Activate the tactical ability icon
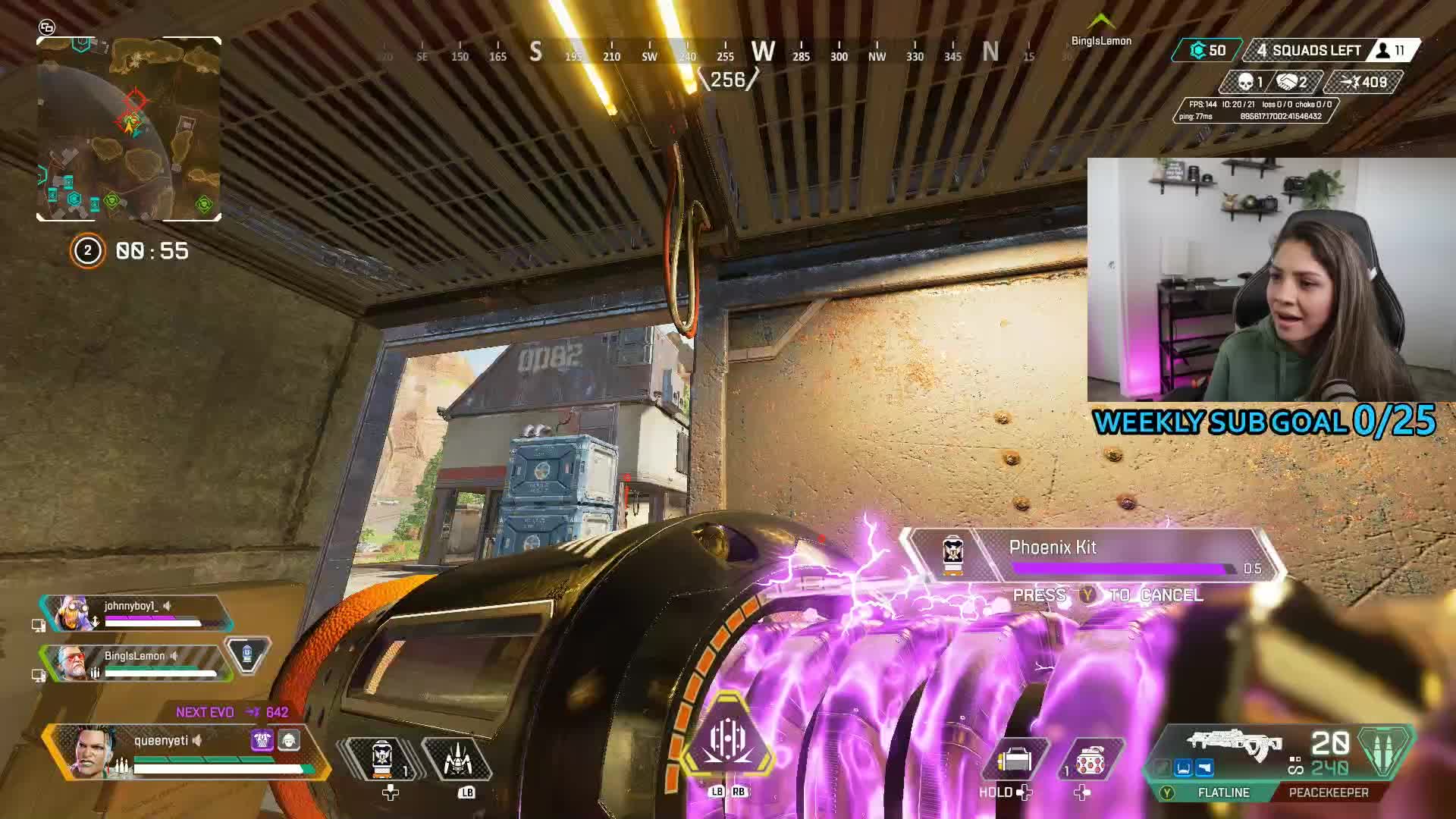The image size is (1456, 819). click(x=457, y=760)
